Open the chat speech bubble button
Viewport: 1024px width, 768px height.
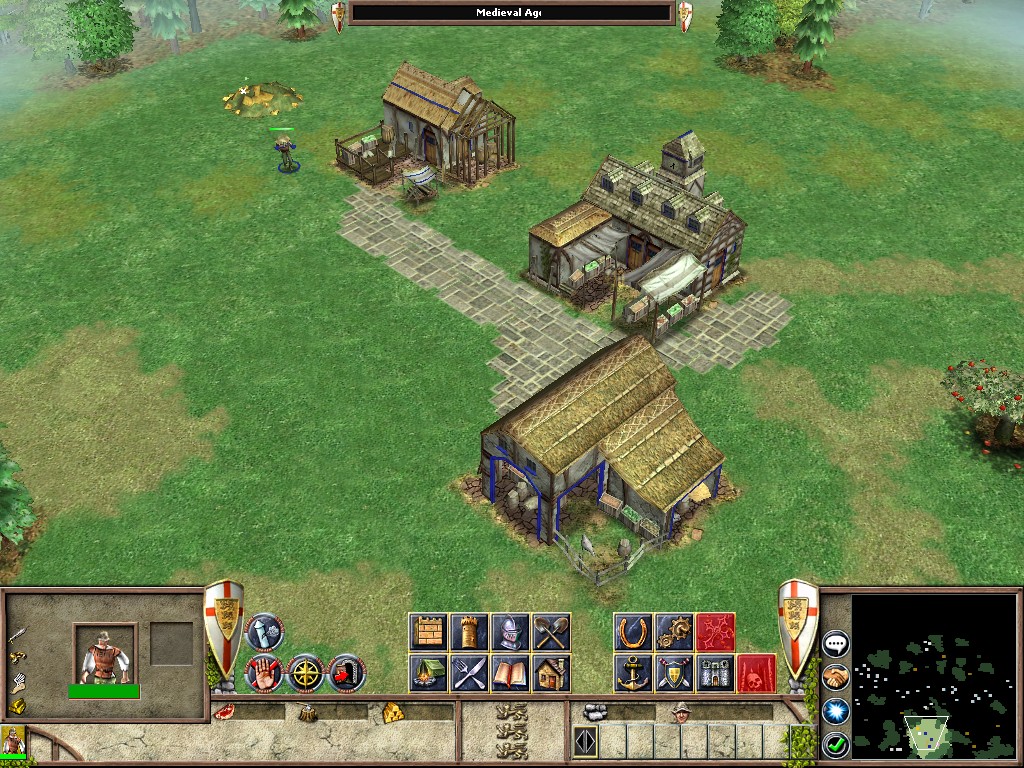tap(835, 643)
